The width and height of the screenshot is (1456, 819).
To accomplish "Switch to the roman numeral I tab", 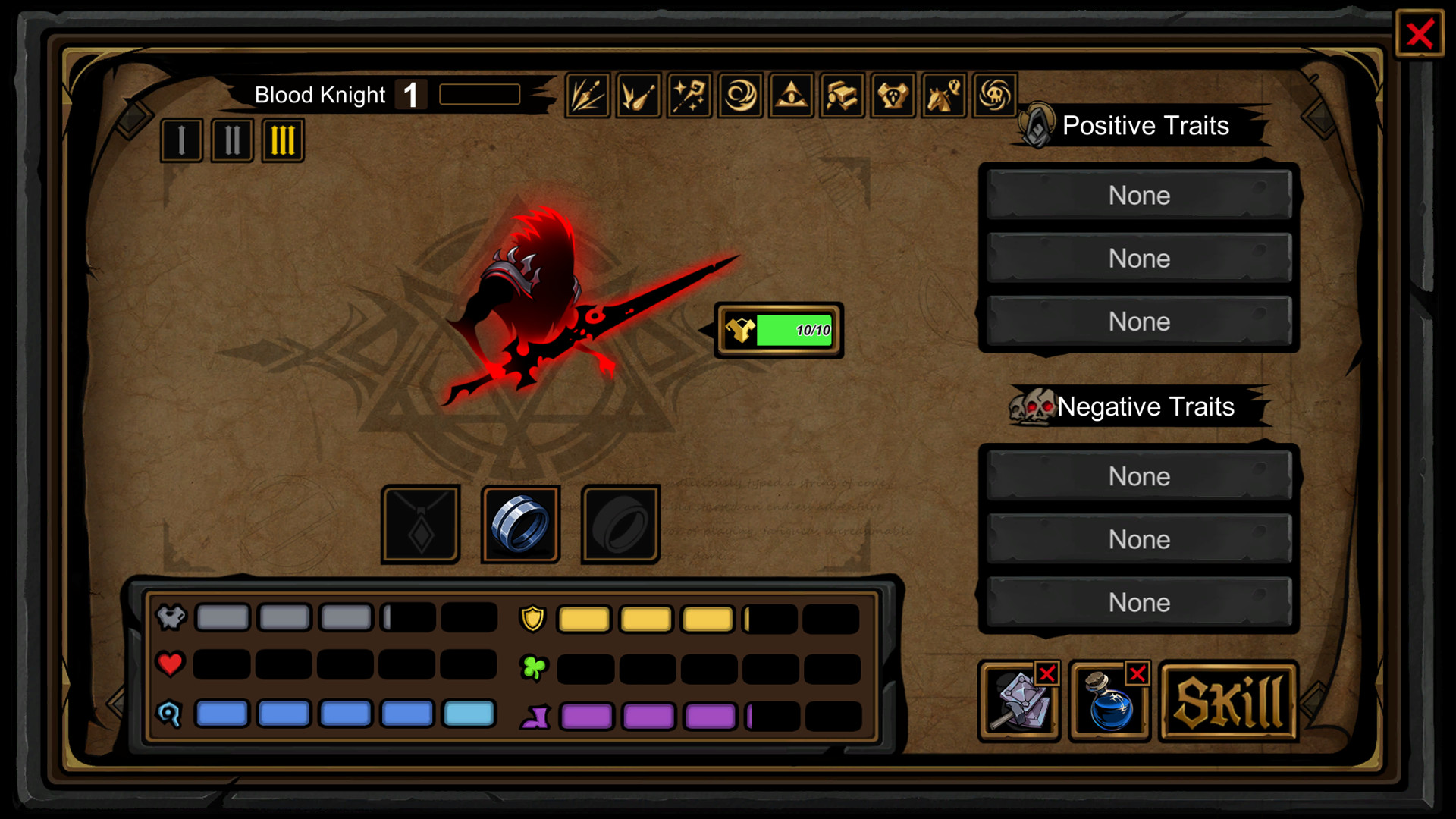I will [181, 140].
